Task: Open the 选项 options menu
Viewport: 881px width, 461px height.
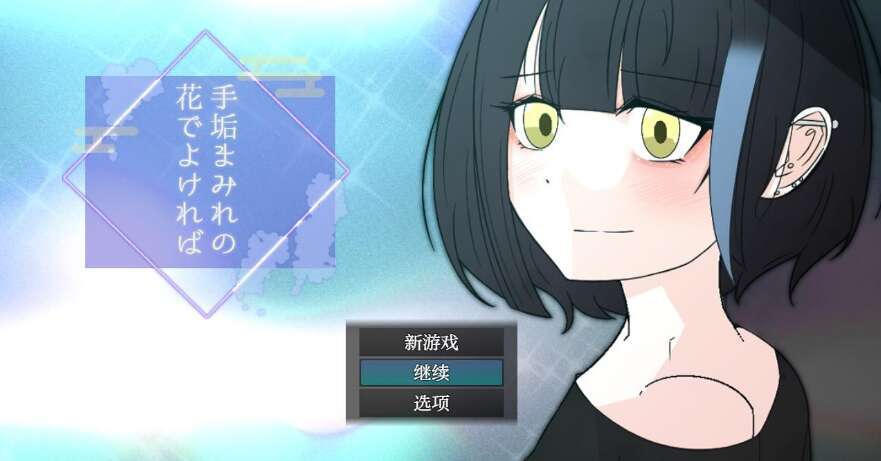Action: [431, 404]
